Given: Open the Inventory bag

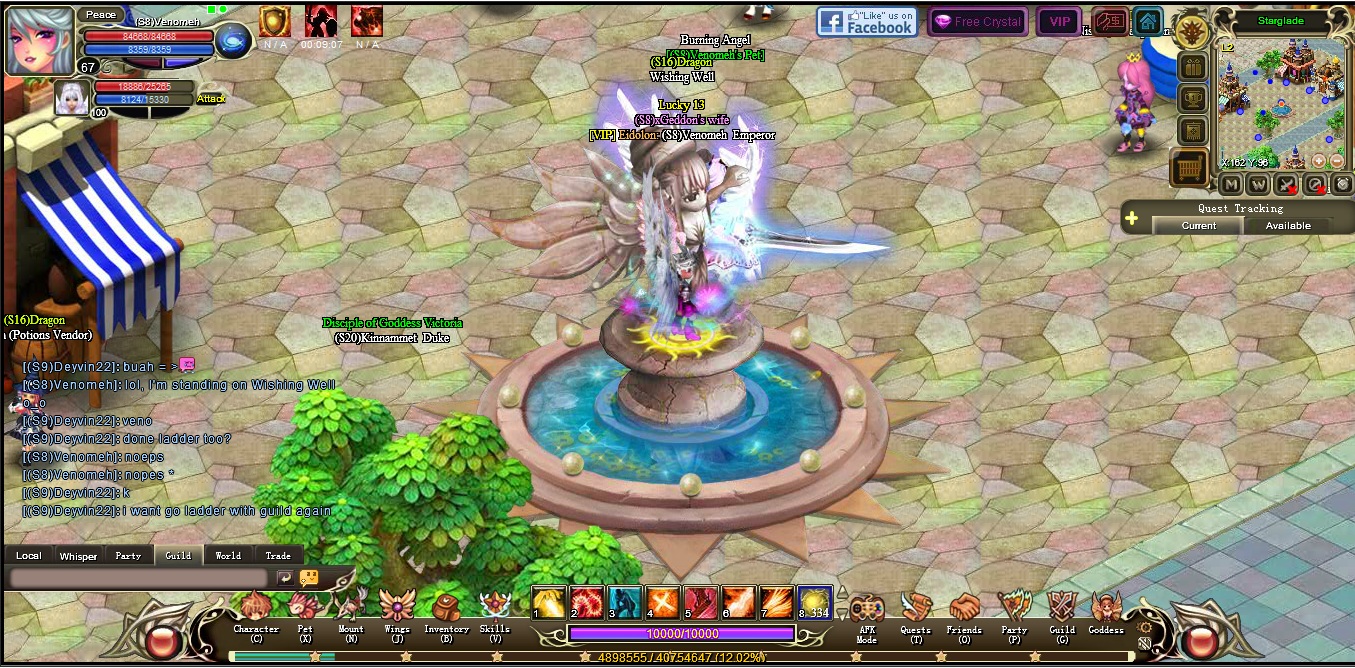Looking at the screenshot, I should coord(446,612).
